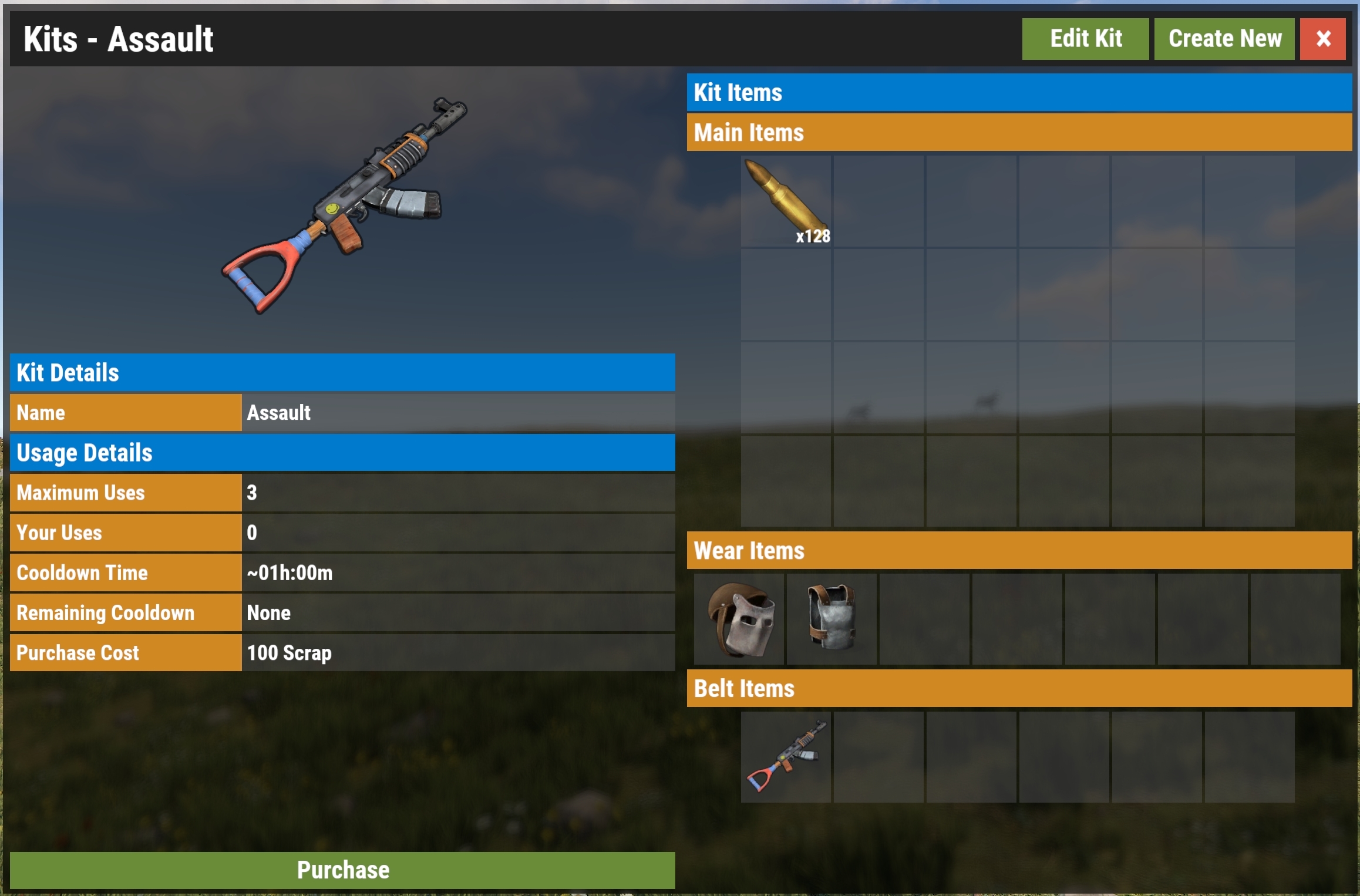Select the metal facemask wear slot

coord(739,619)
